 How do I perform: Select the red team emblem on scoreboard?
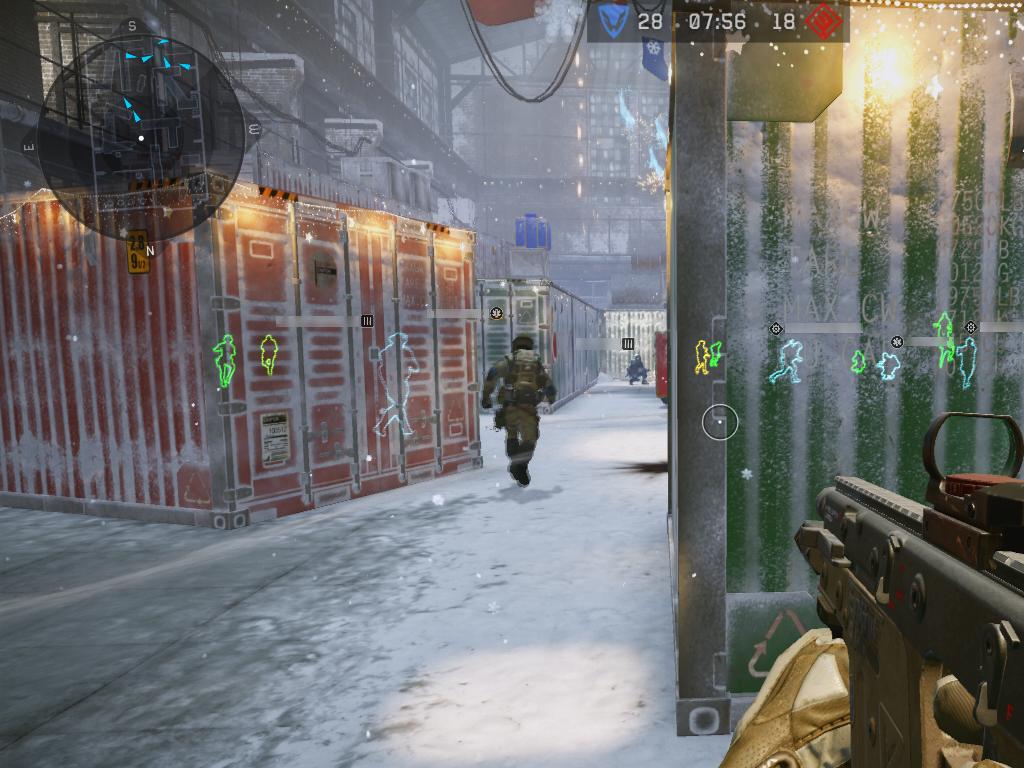824,21
